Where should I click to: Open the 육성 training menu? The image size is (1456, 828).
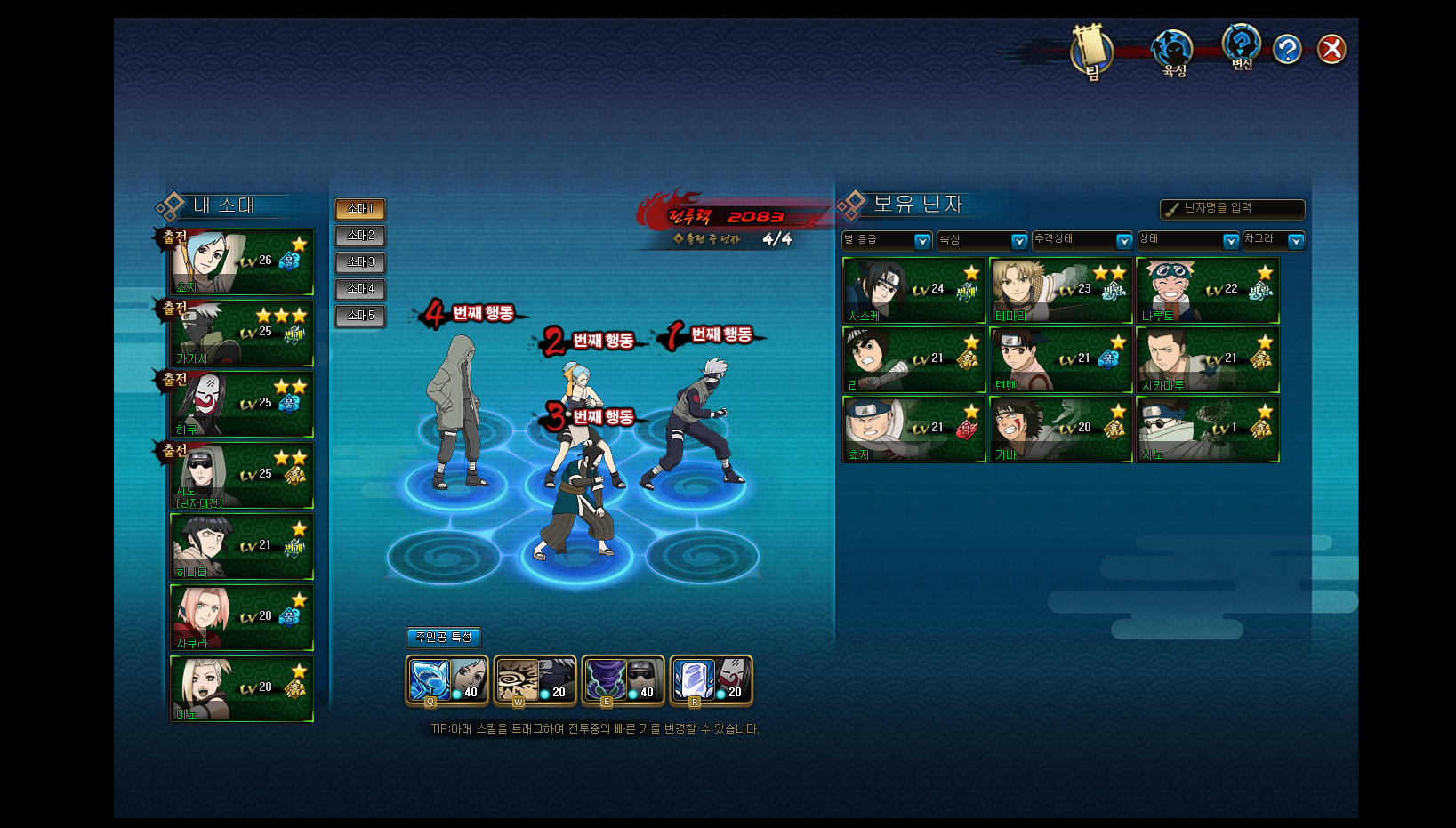(1173, 52)
